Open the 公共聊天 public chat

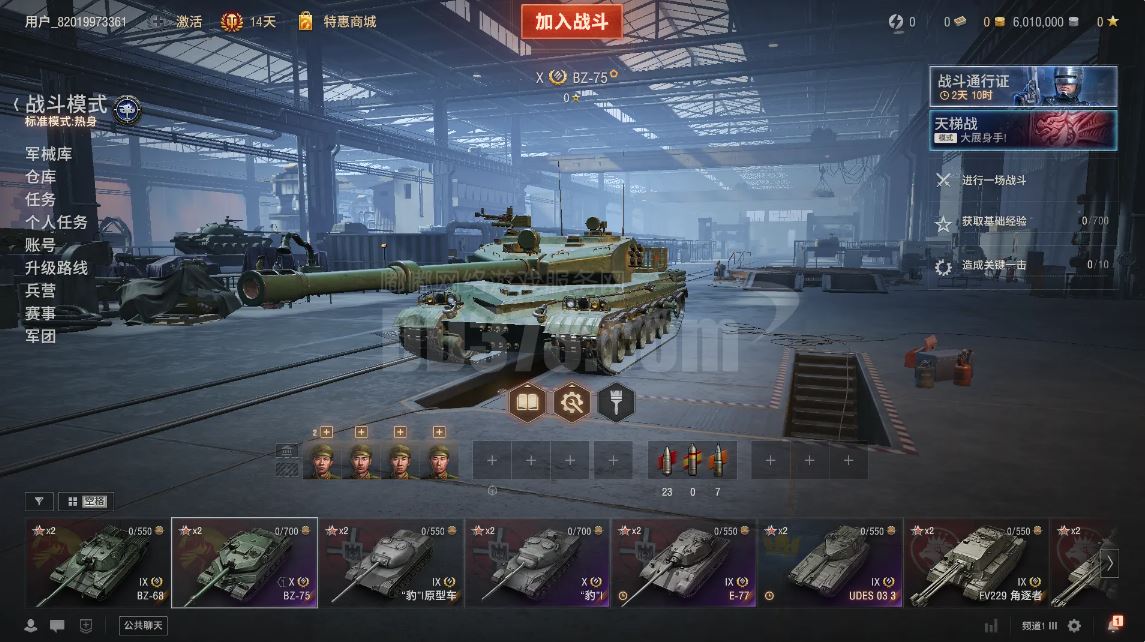click(x=142, y=626)
